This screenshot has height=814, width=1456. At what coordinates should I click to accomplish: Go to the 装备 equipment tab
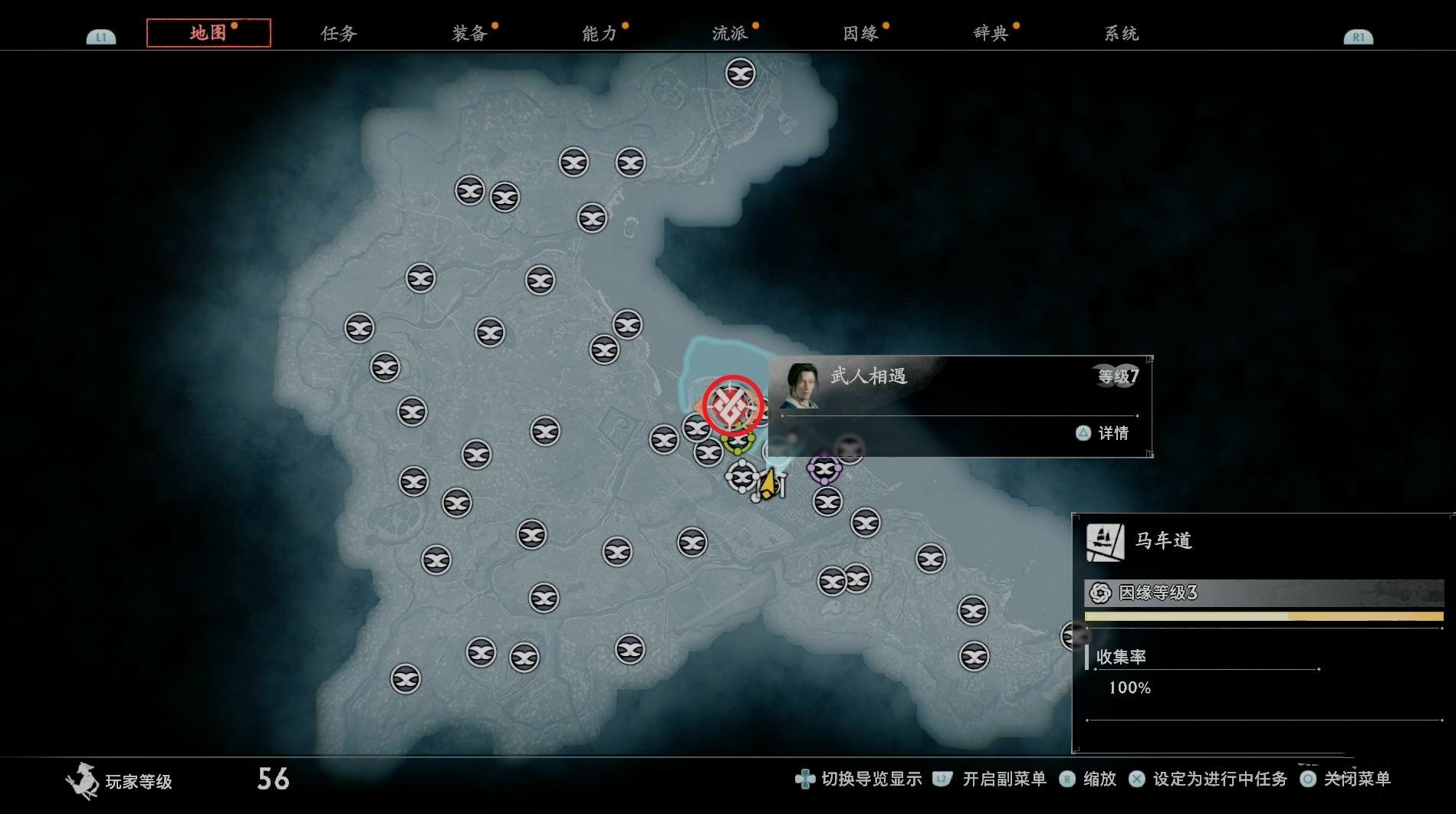(469, 33)
